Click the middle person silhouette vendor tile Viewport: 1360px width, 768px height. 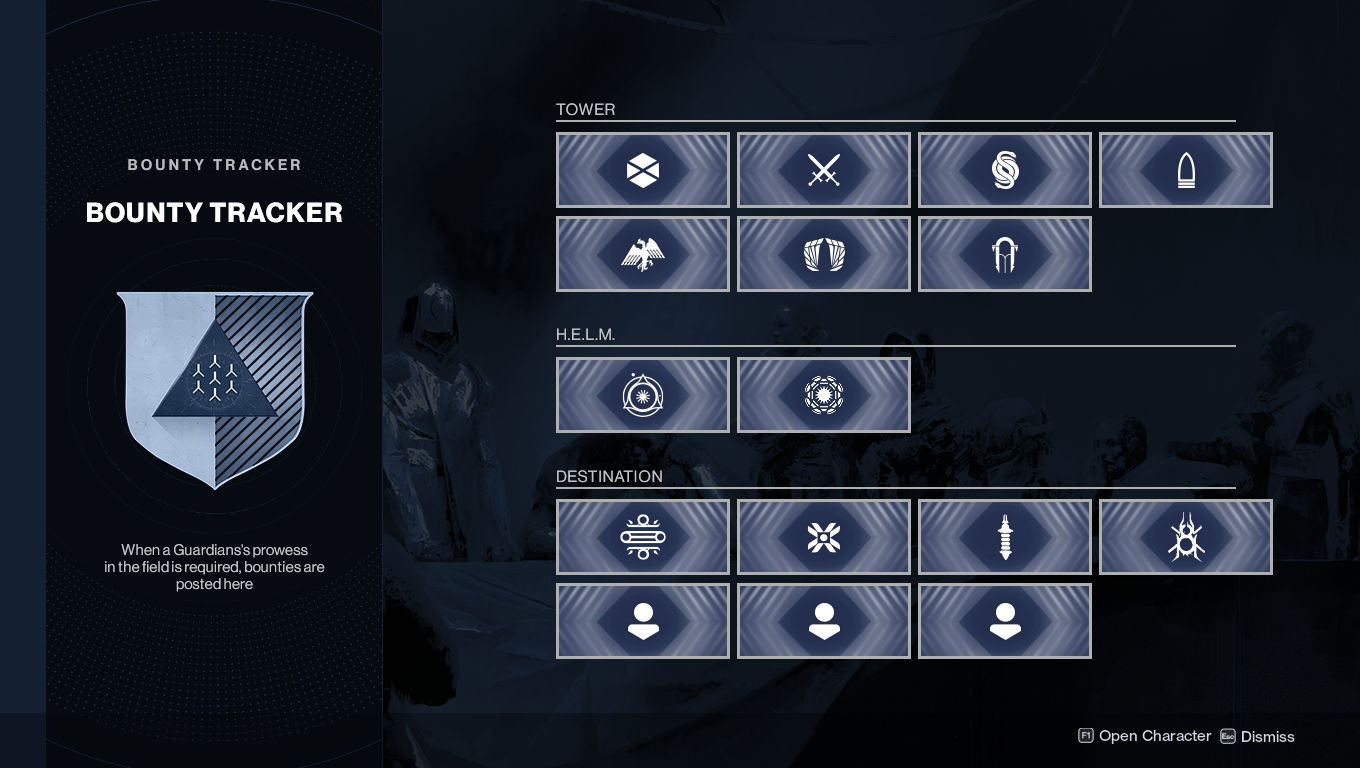click(824, 621)
